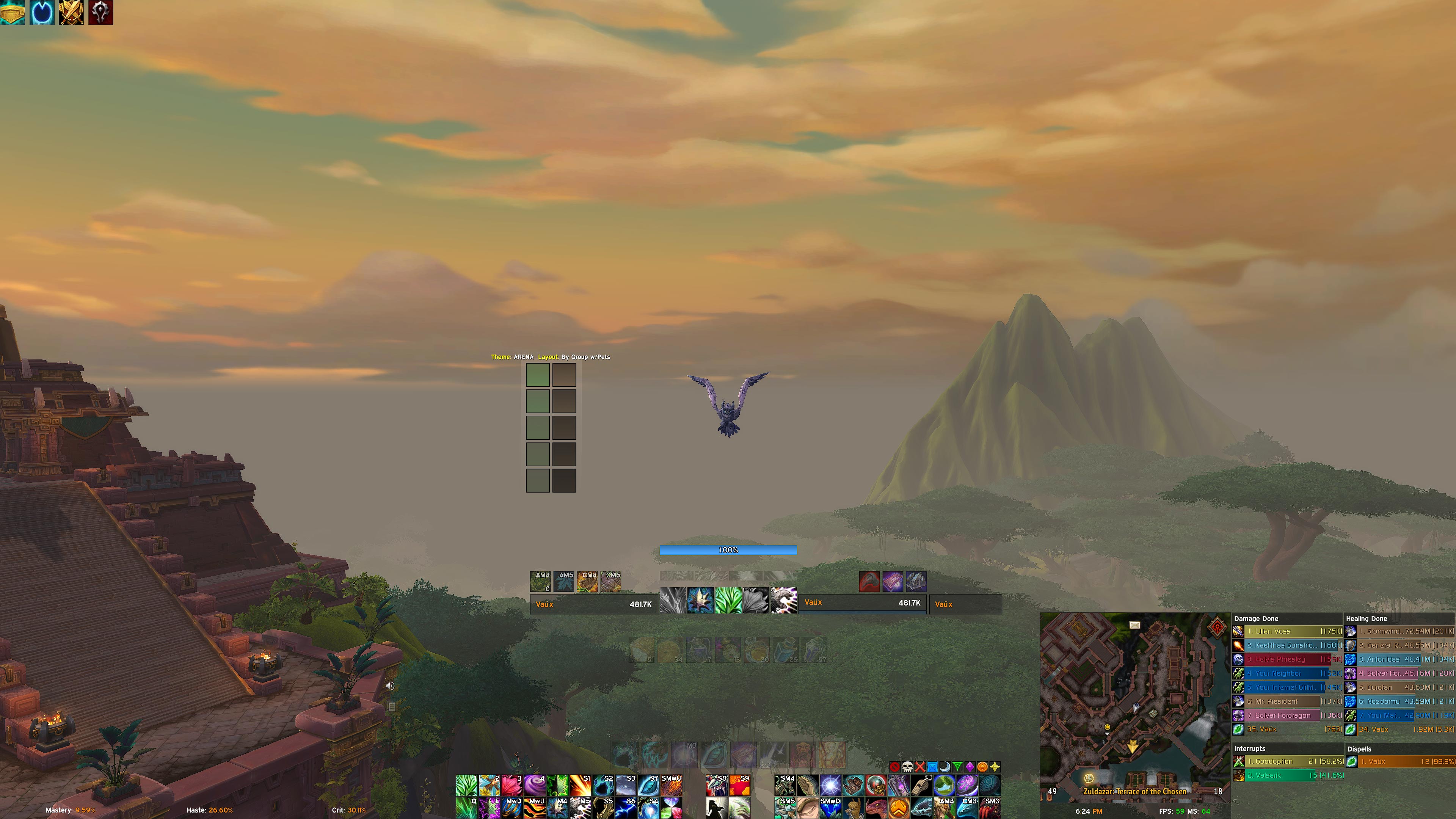
Task: Click the speaker sound icon
Action: (x=390, y=686)
